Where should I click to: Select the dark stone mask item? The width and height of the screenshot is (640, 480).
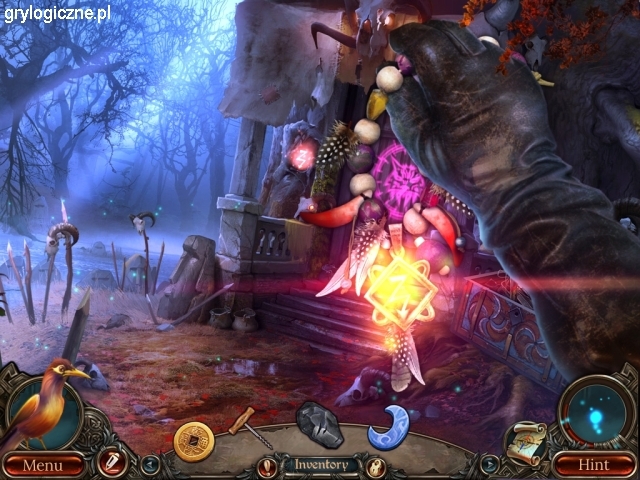(320, 423)
